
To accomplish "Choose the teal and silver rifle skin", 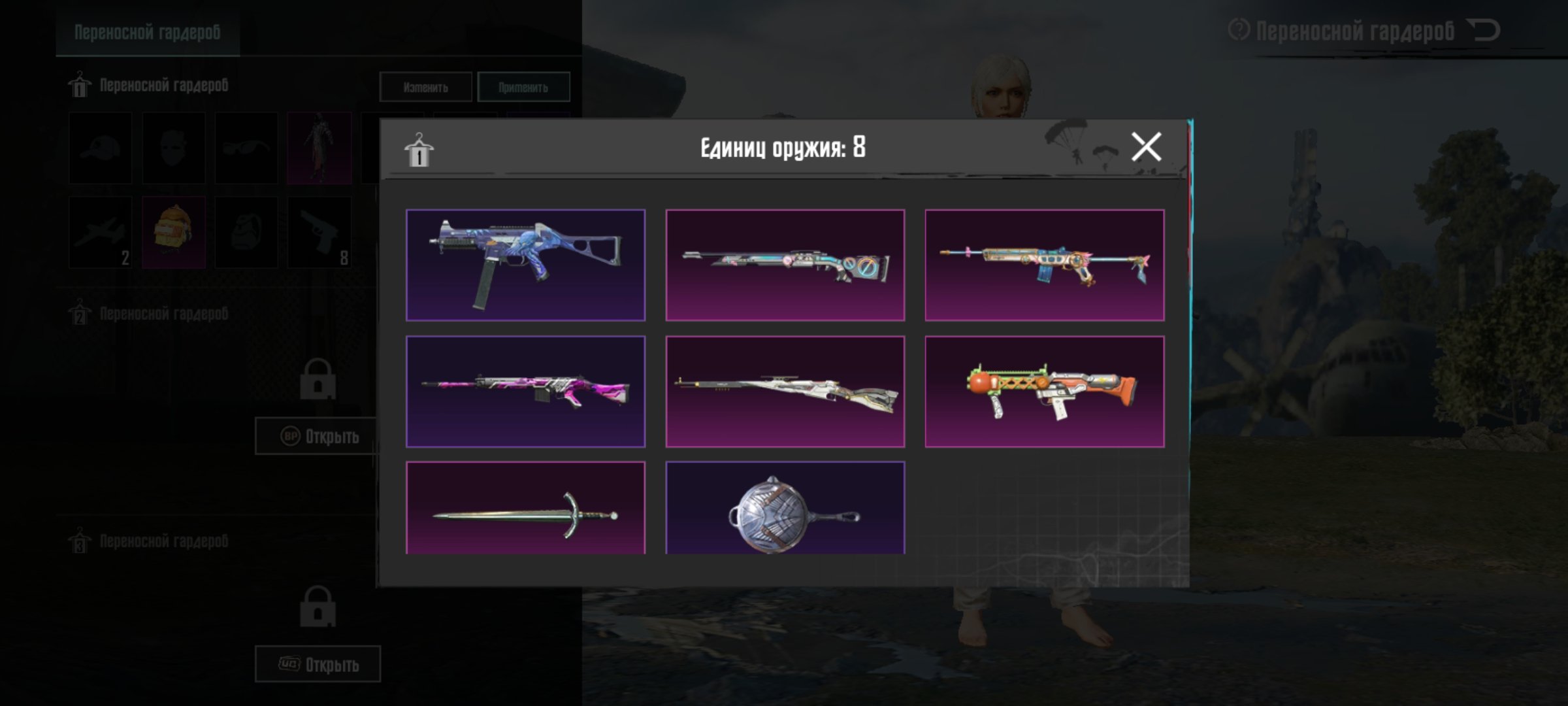I will pyautogui.click(x=785, y=265).
